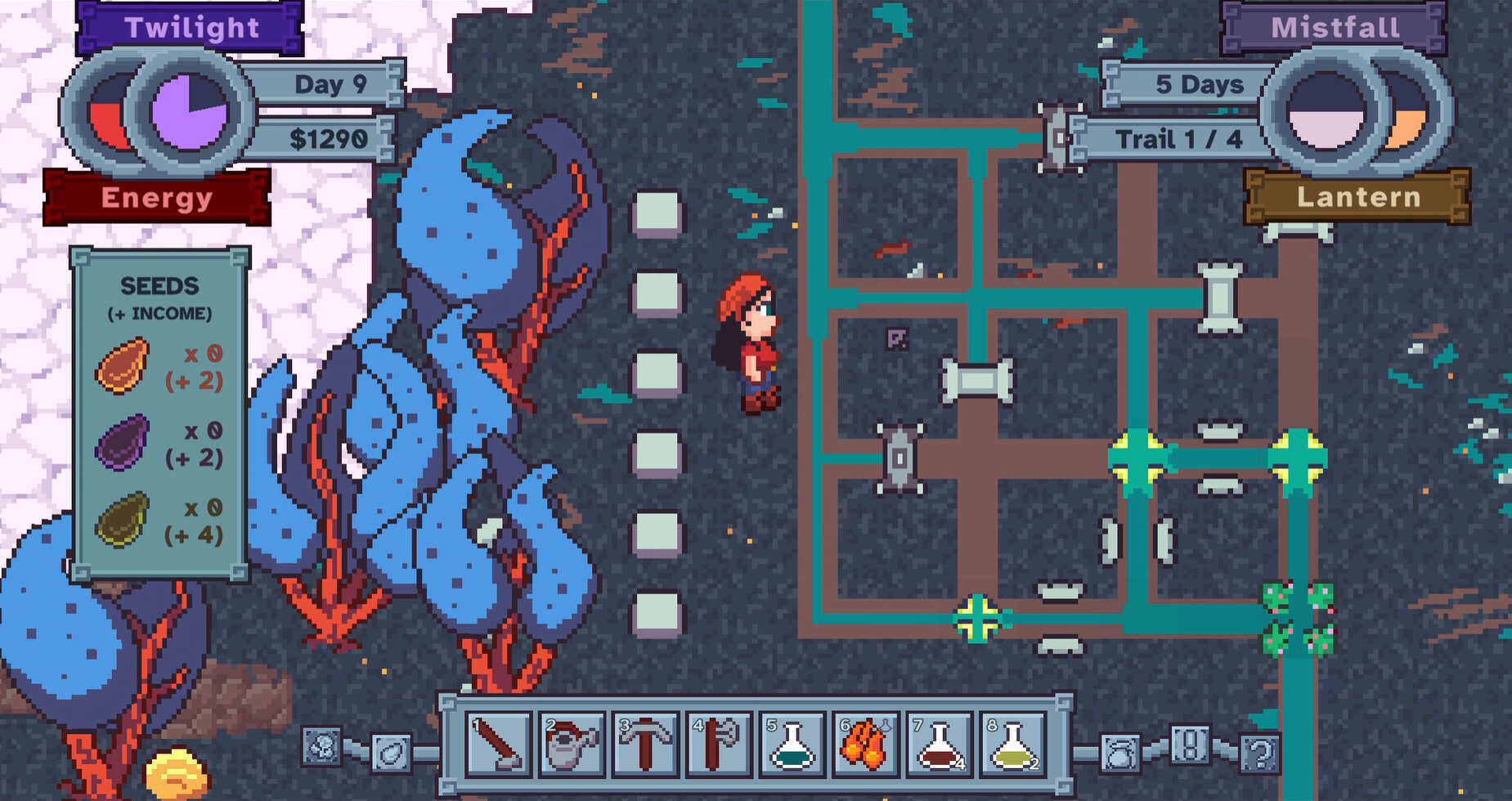Screen dimensions: 1512x801
Task: Open the pouch icon right of the hotbar
Action: click(1120, 752)
